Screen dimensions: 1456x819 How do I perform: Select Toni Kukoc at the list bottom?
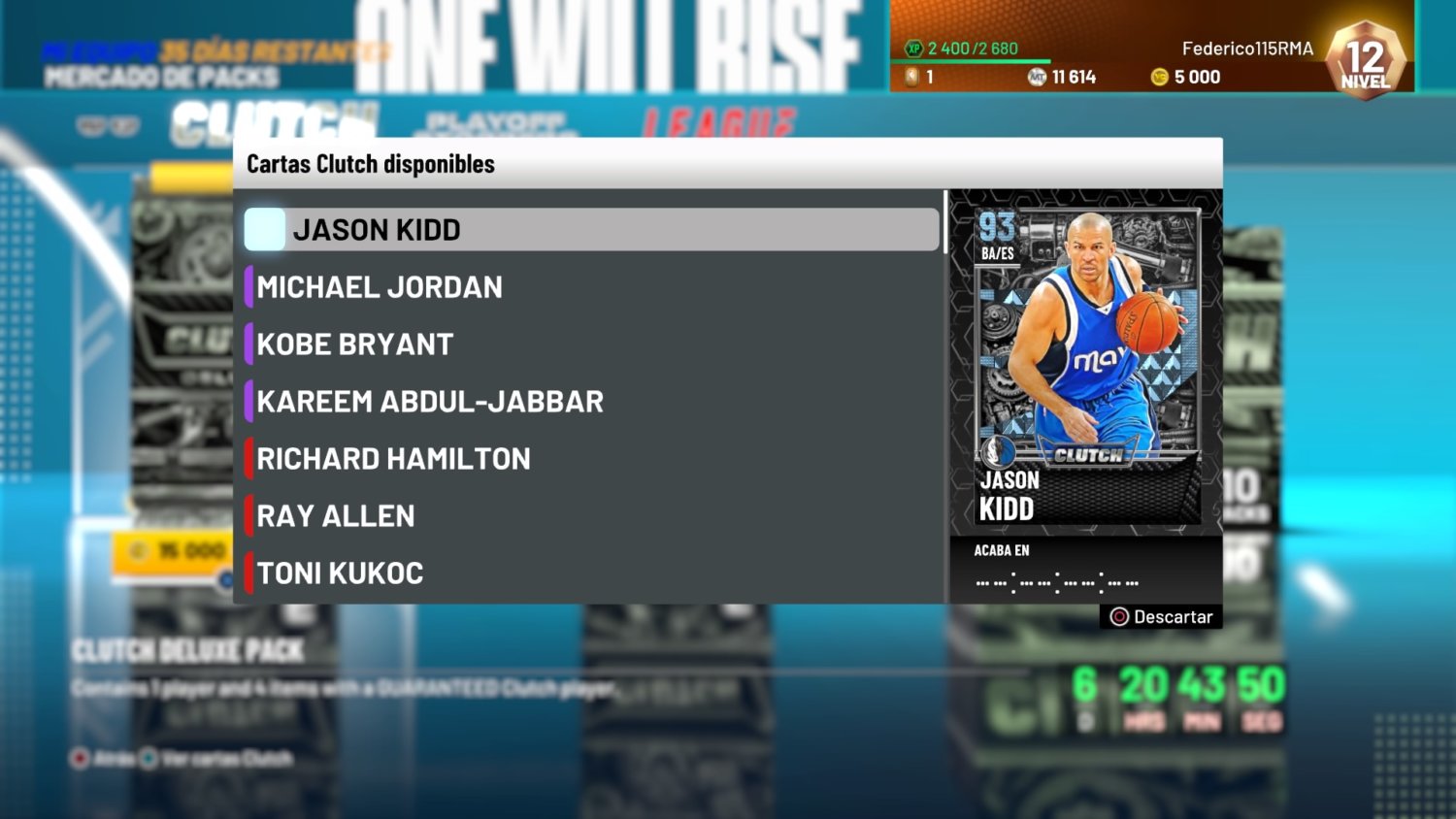coord(340,573)
